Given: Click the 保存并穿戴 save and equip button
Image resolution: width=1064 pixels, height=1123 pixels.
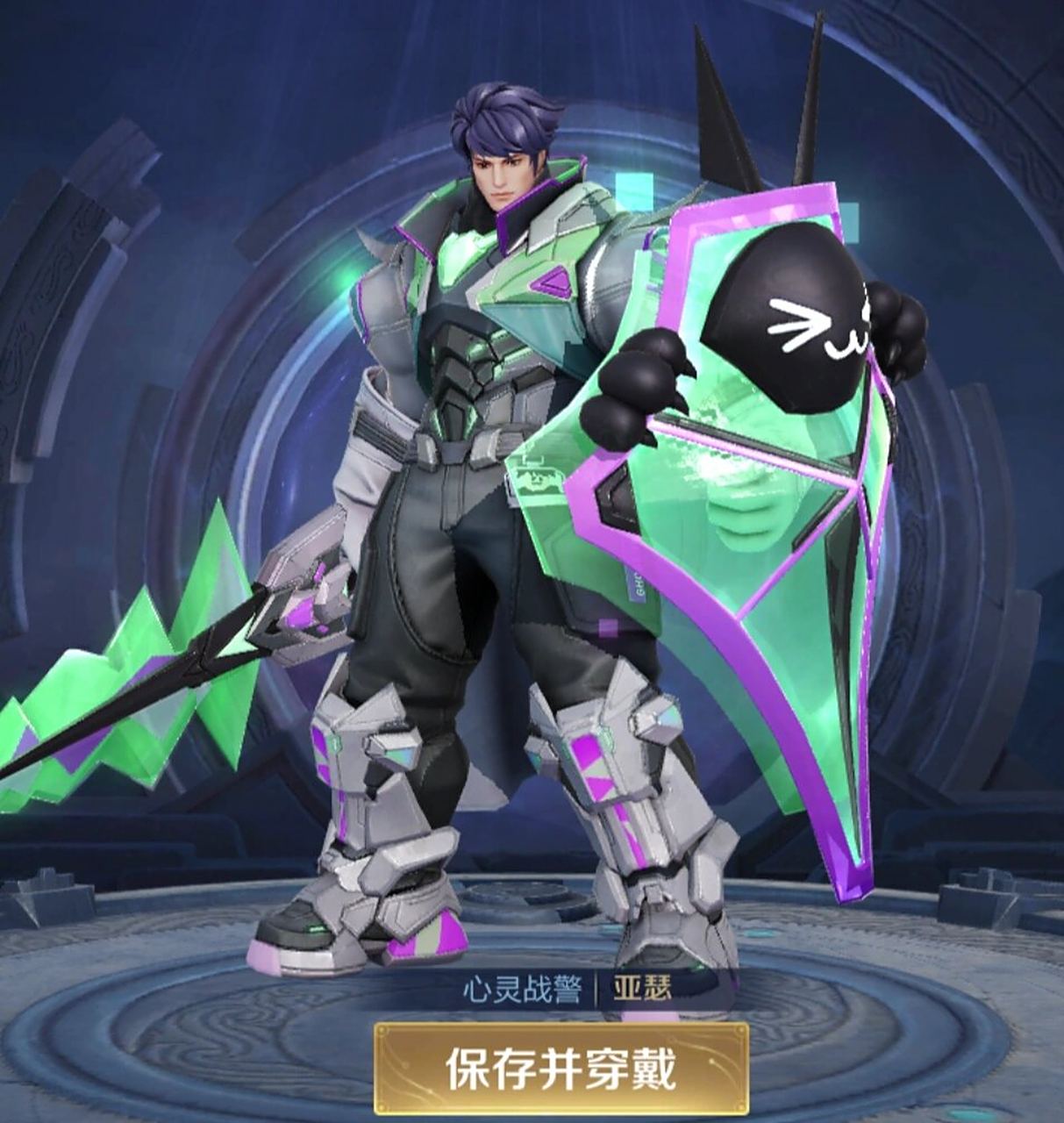Looking at the screenshot, I should click(x=561, y=1069).
